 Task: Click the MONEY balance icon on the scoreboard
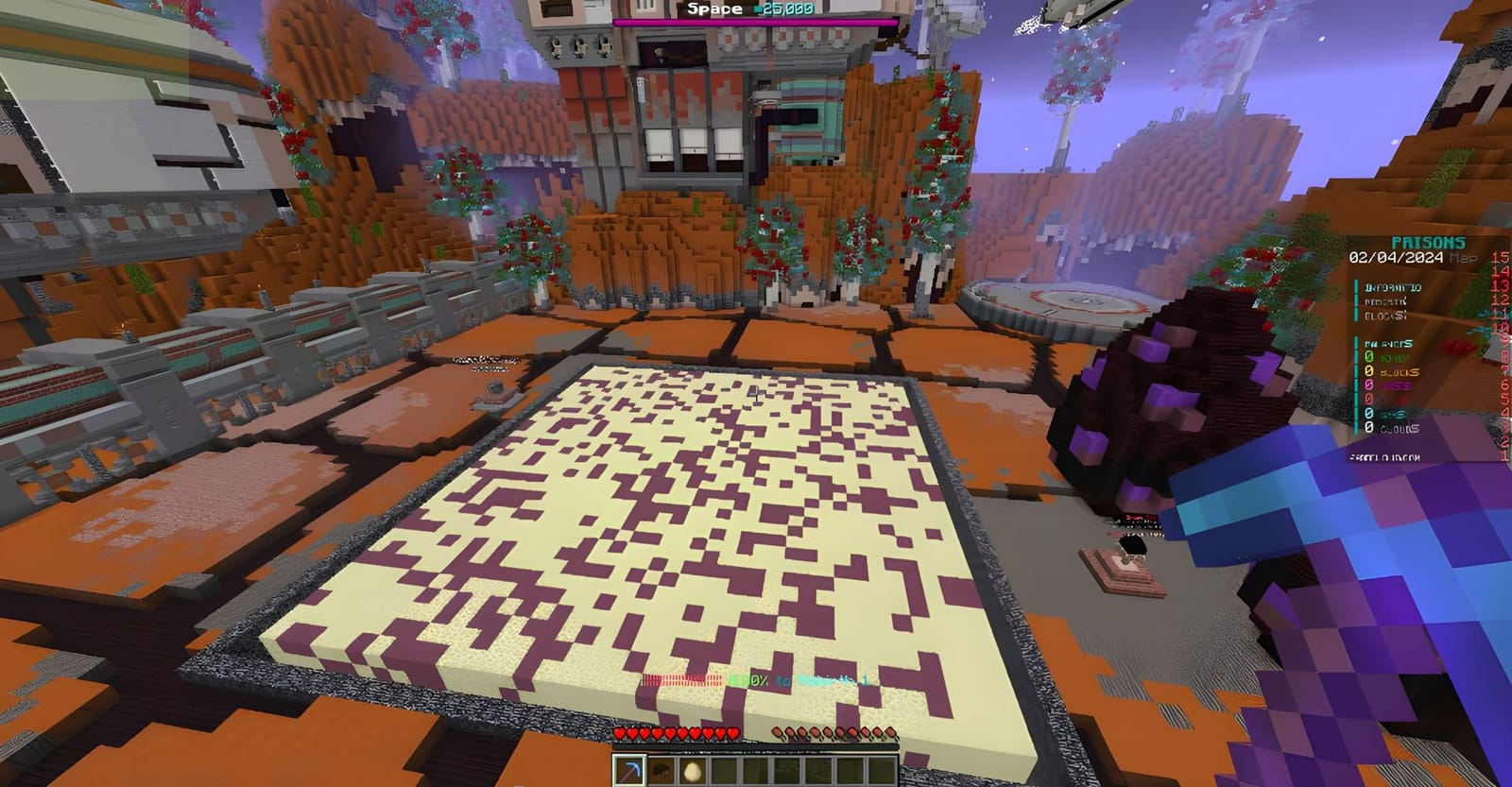click(x=1370, y=357)
